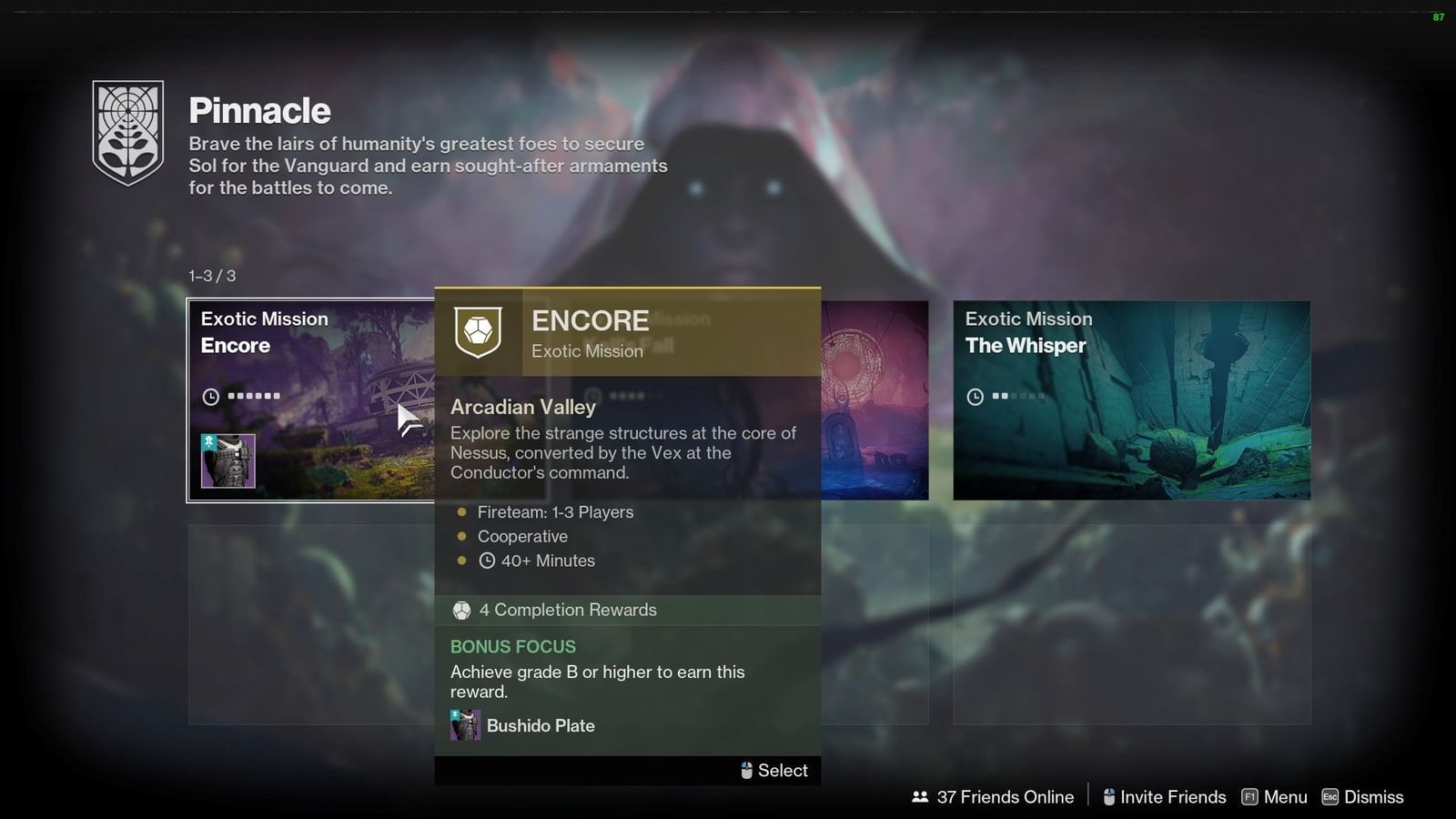Viewport: 1456px width, 819px height.
Task: Click Invite Friends
Action: click(1175, 796)
